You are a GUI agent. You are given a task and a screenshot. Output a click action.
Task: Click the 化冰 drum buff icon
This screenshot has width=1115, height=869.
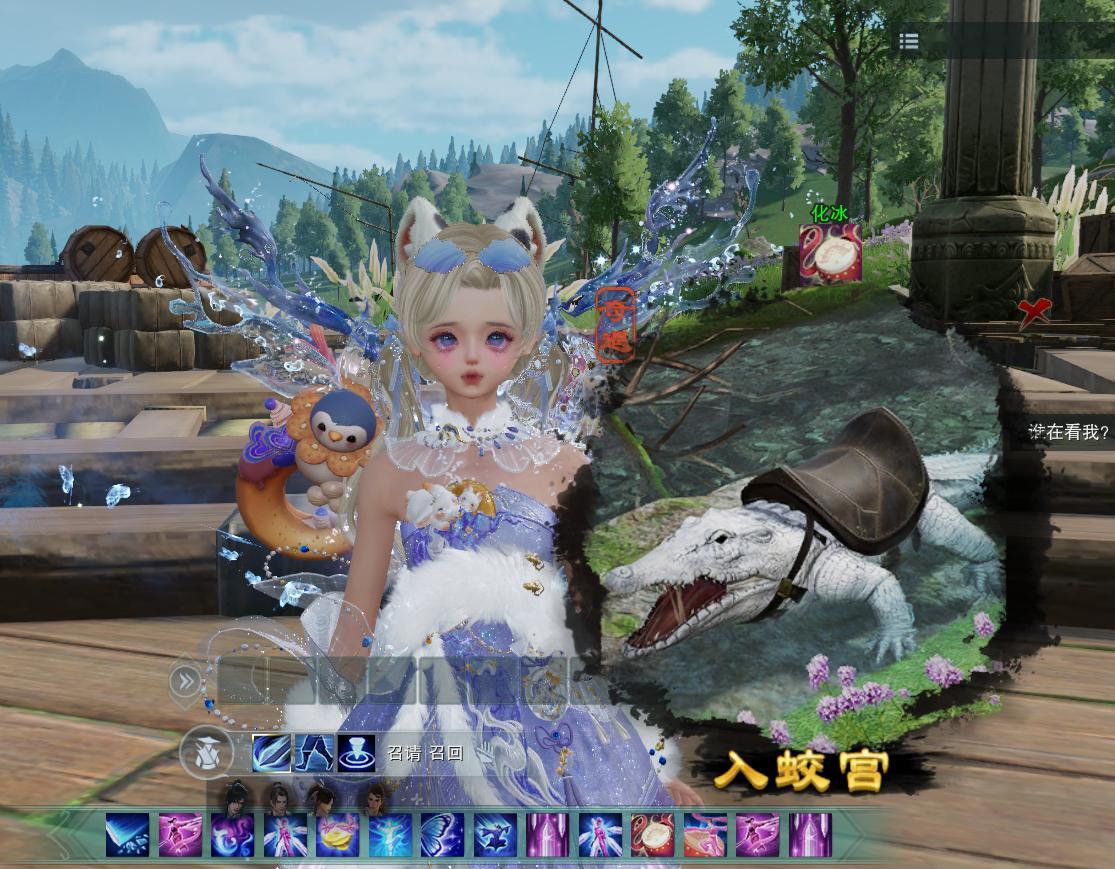tap(830, 256)
